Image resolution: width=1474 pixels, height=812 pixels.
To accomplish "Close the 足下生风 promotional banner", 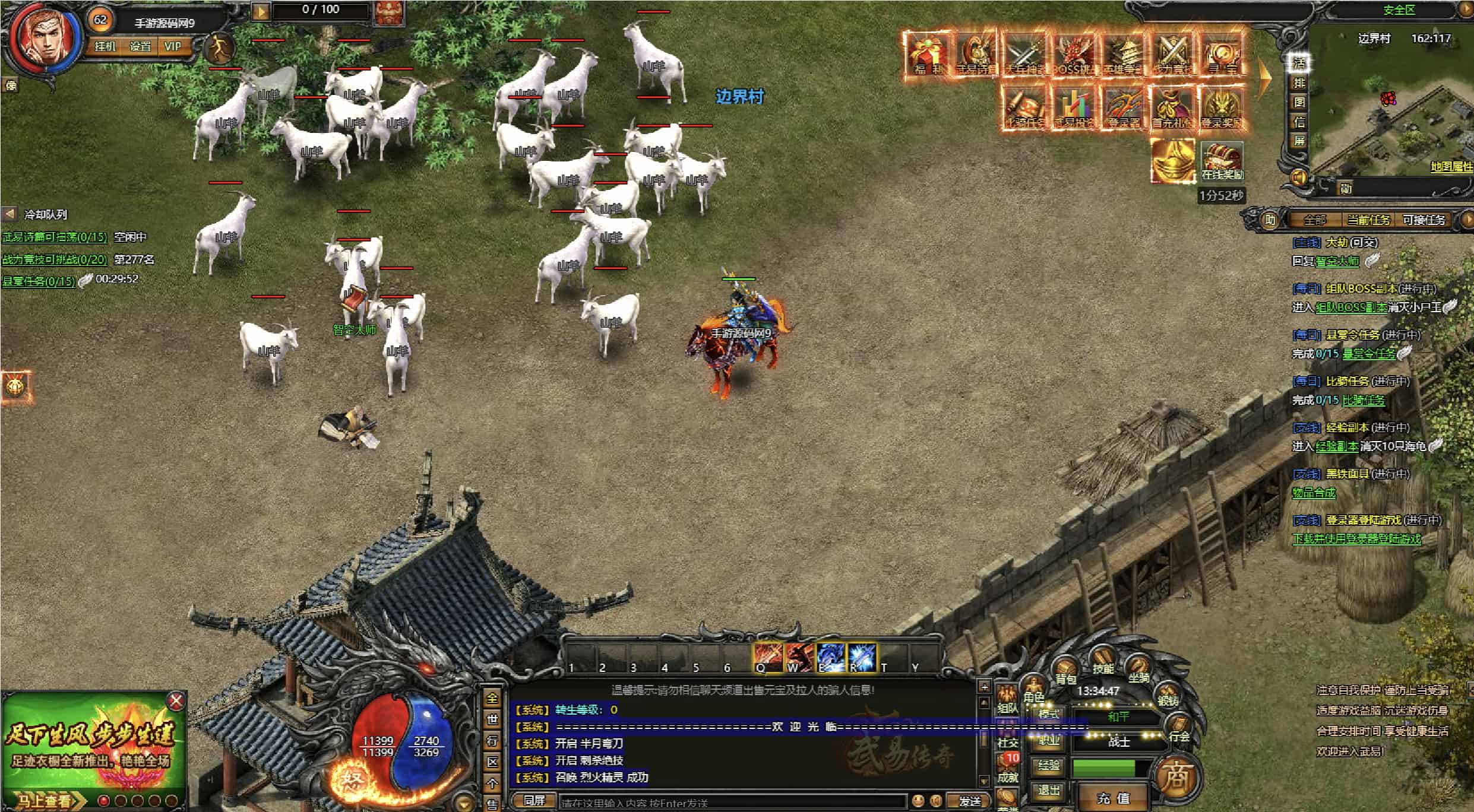I will pyautogui.click(x=176, y=702).
